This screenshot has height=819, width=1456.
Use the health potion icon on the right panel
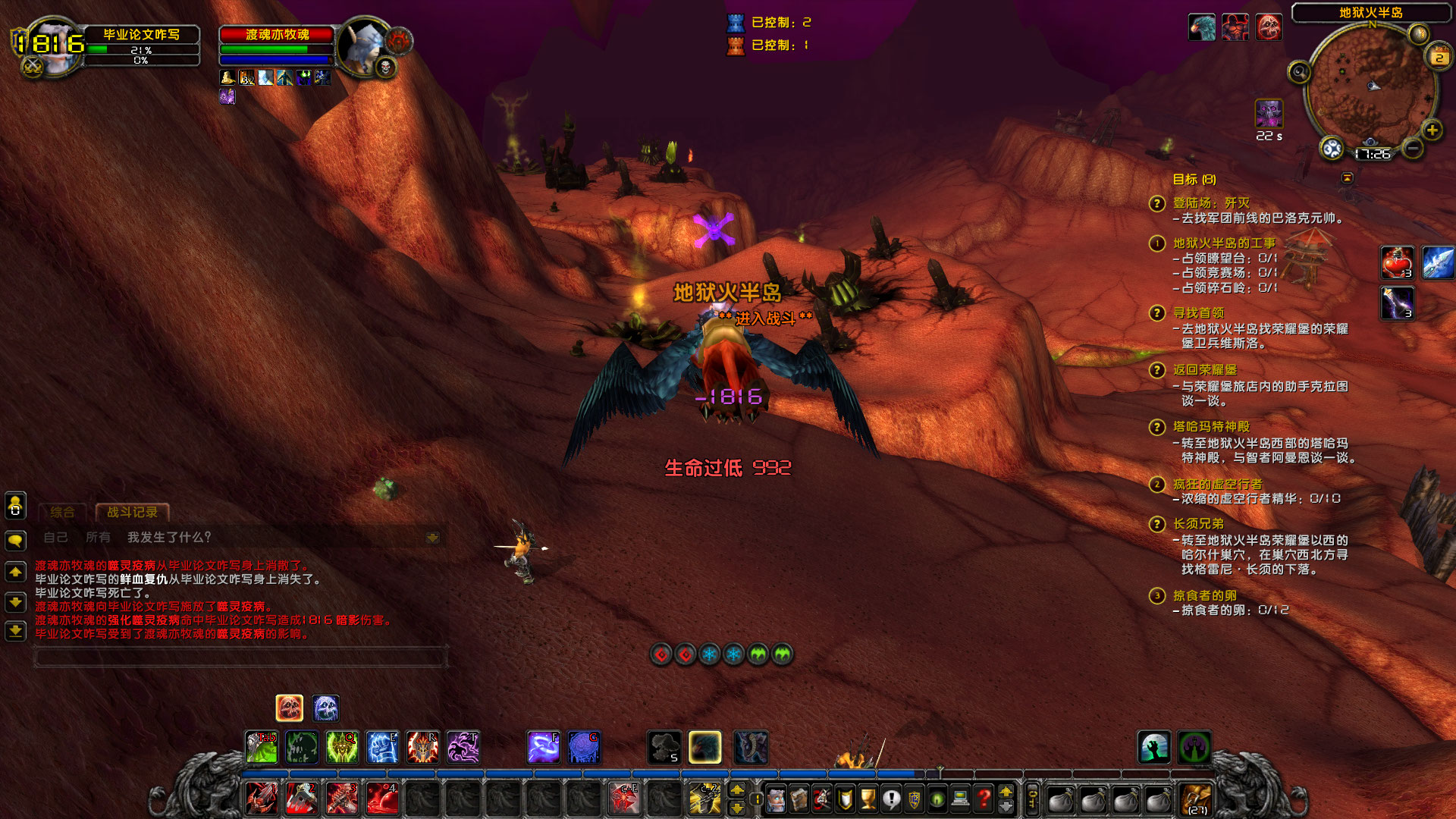click(1395, 262)
